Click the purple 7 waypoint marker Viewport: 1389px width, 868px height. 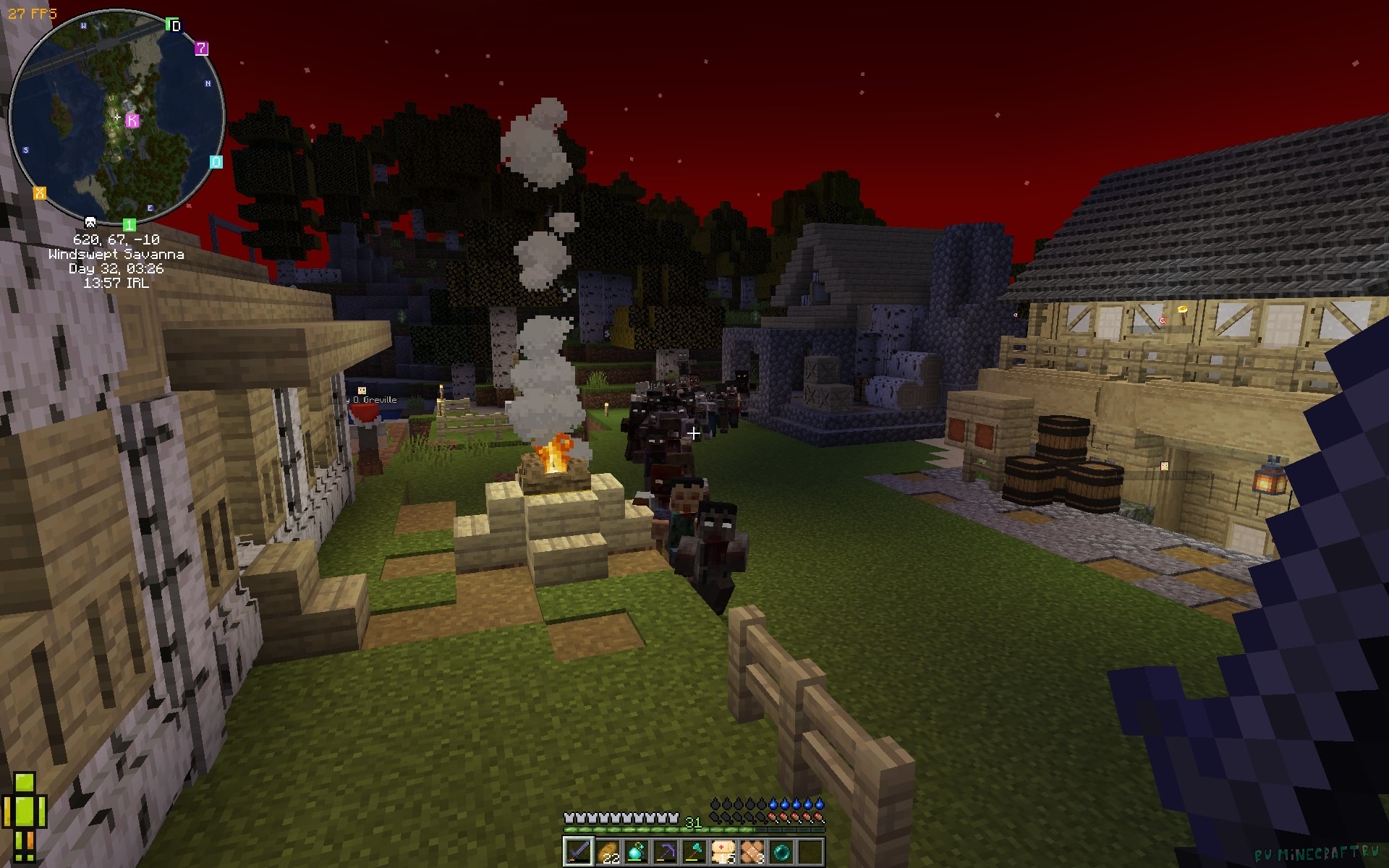tap(202, 48)
